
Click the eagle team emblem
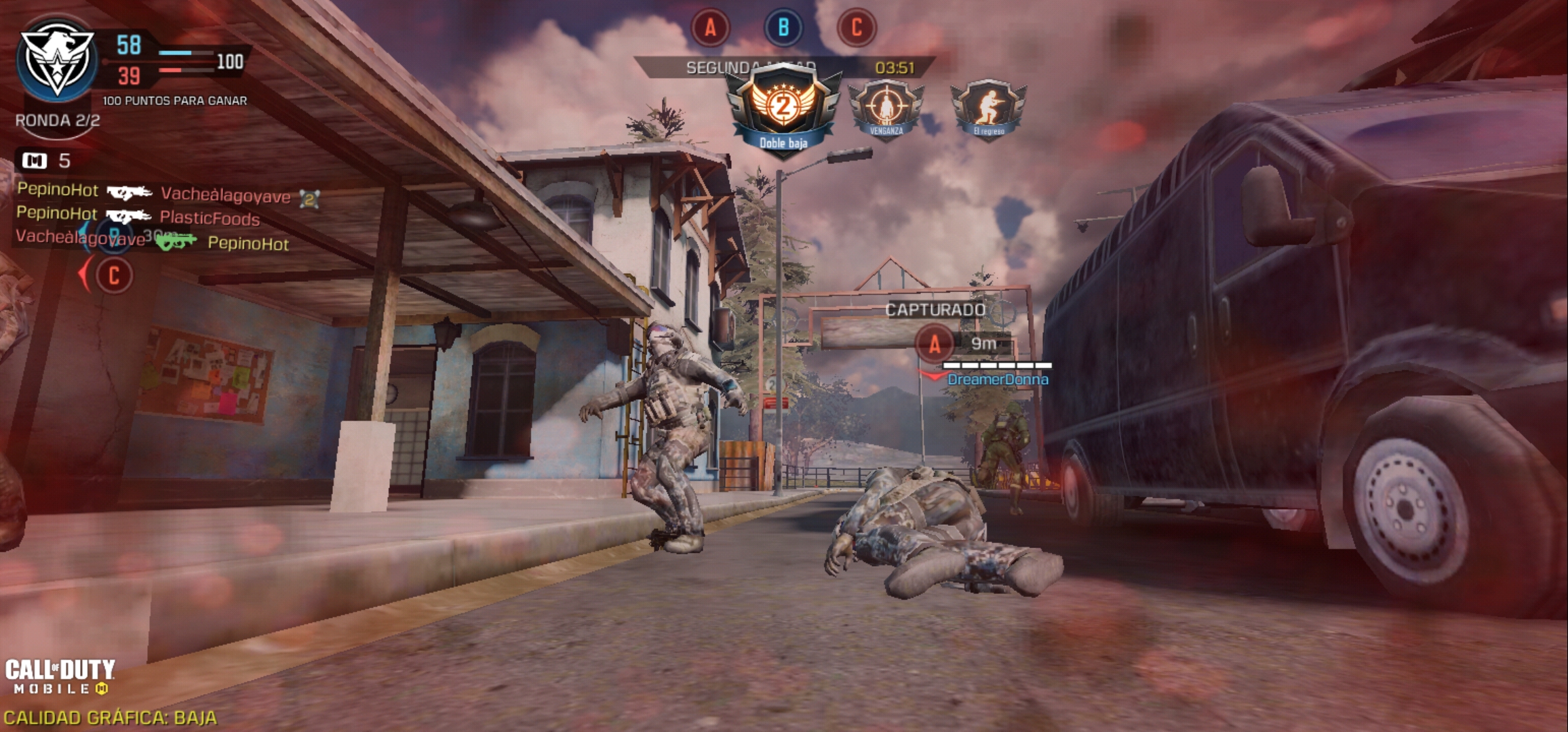point(57,60)
